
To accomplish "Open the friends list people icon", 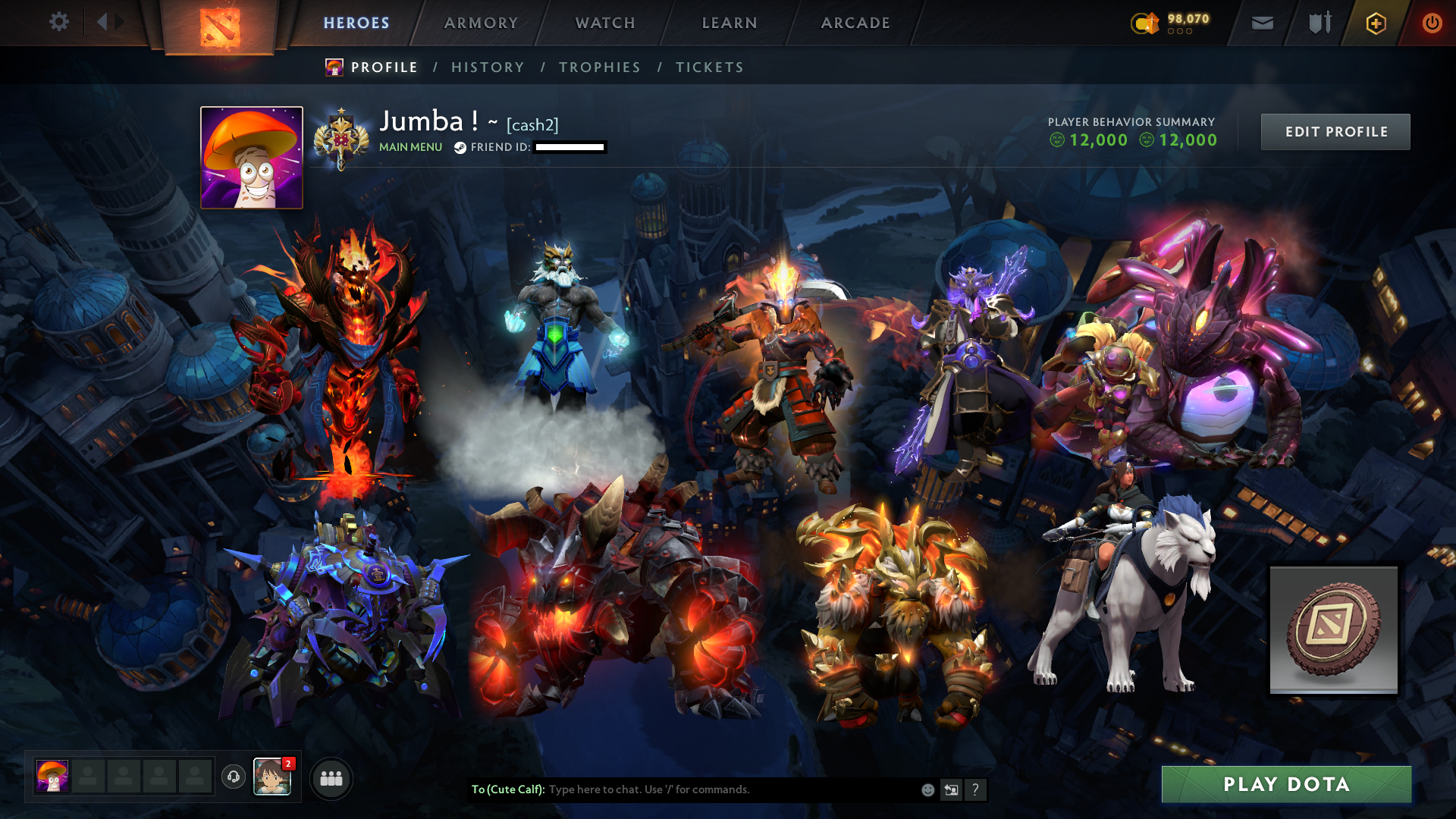I will [x=331, y=777].
